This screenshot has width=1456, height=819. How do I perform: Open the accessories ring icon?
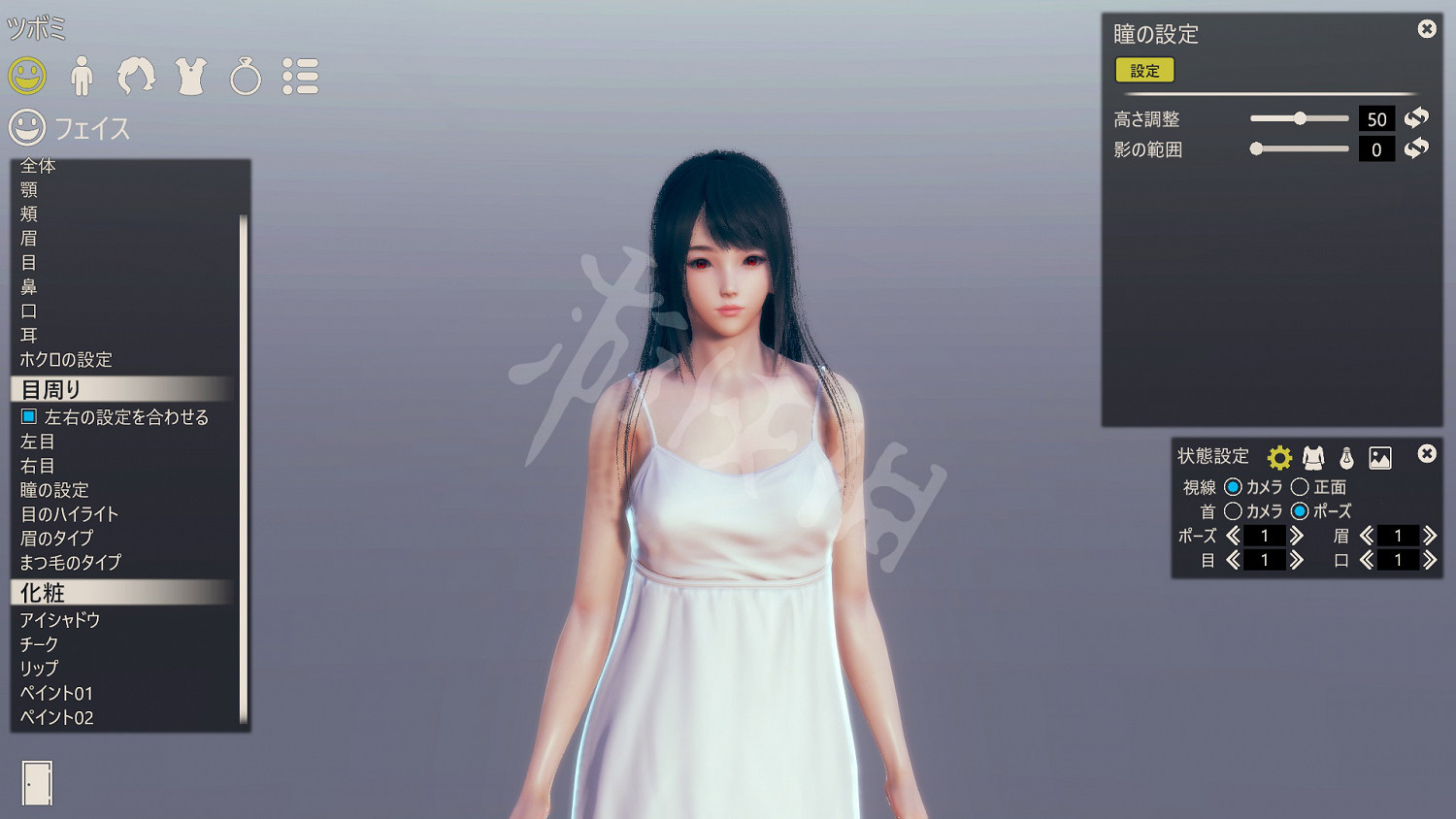point(247,76)
